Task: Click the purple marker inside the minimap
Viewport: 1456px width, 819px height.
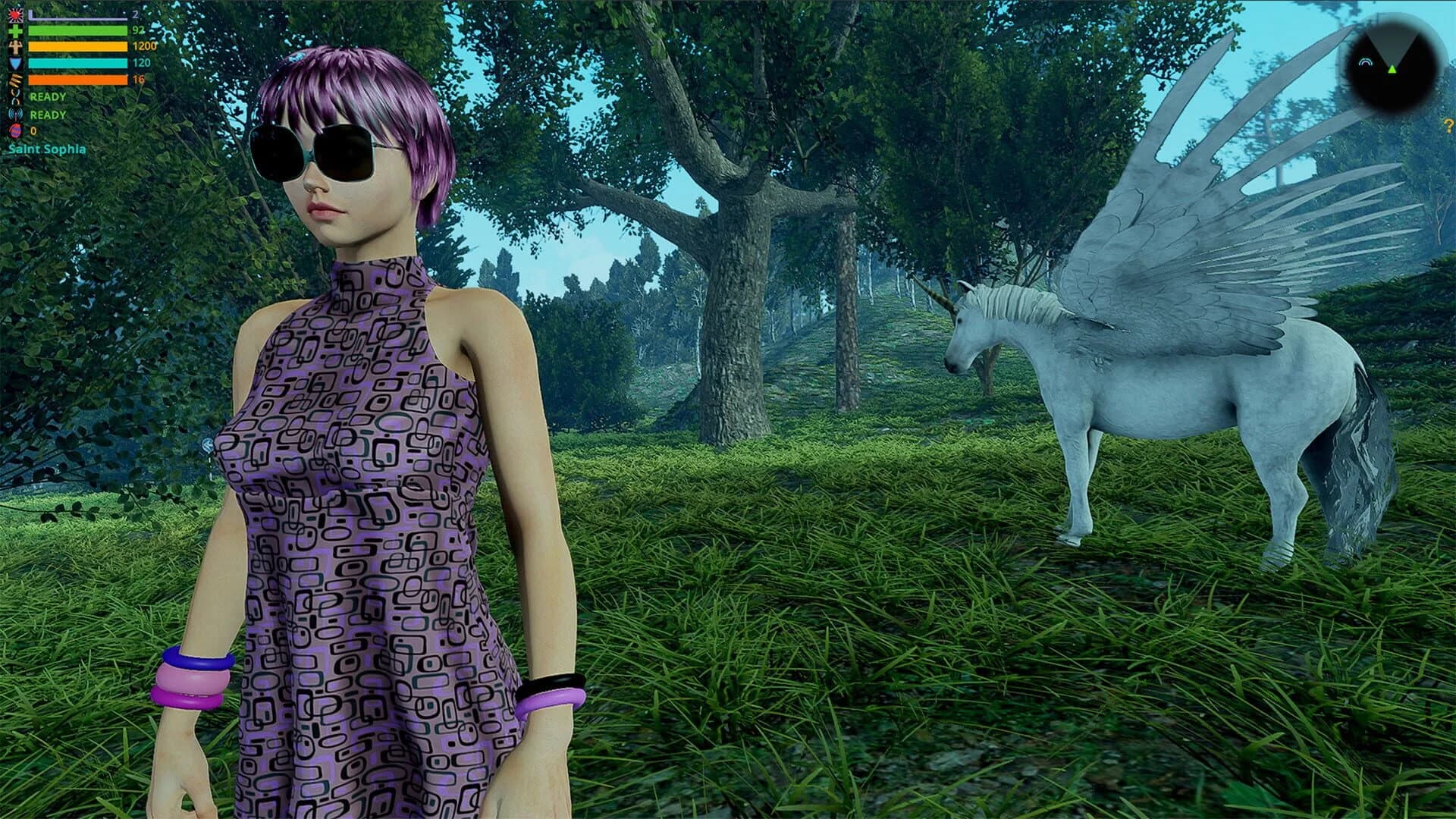Action: tap(1366, 62)
